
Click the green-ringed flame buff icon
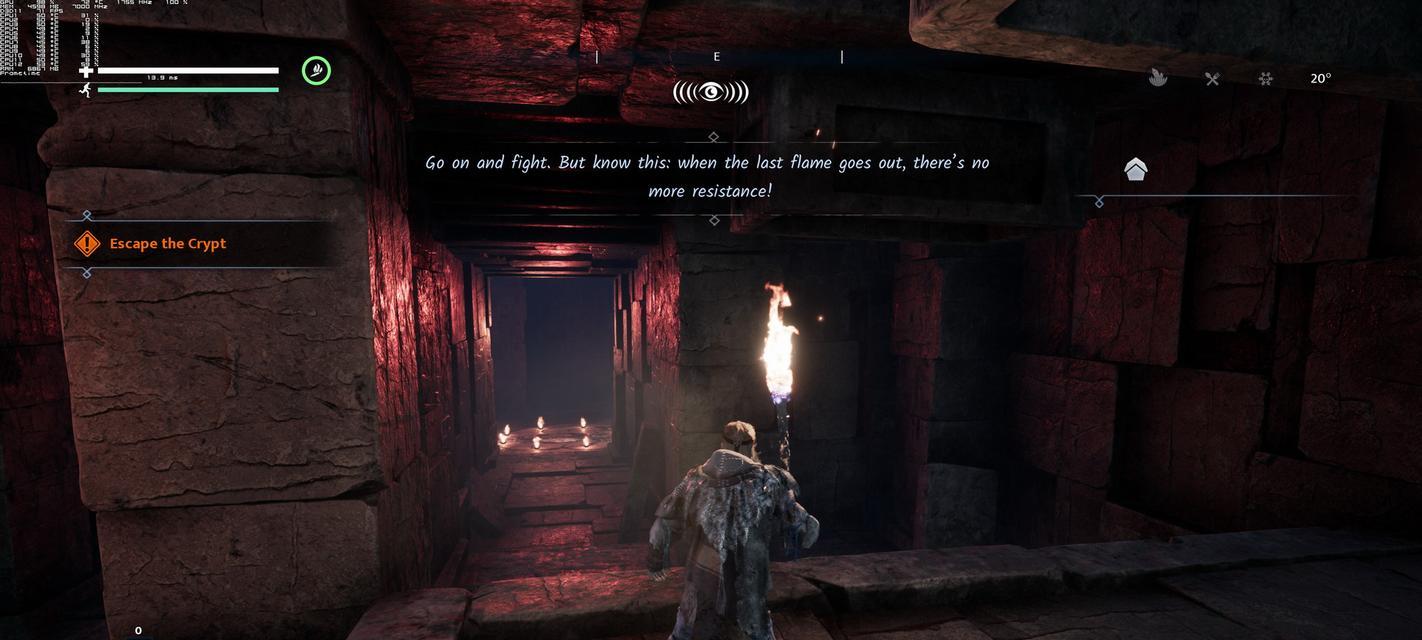(x=317, y=70)
